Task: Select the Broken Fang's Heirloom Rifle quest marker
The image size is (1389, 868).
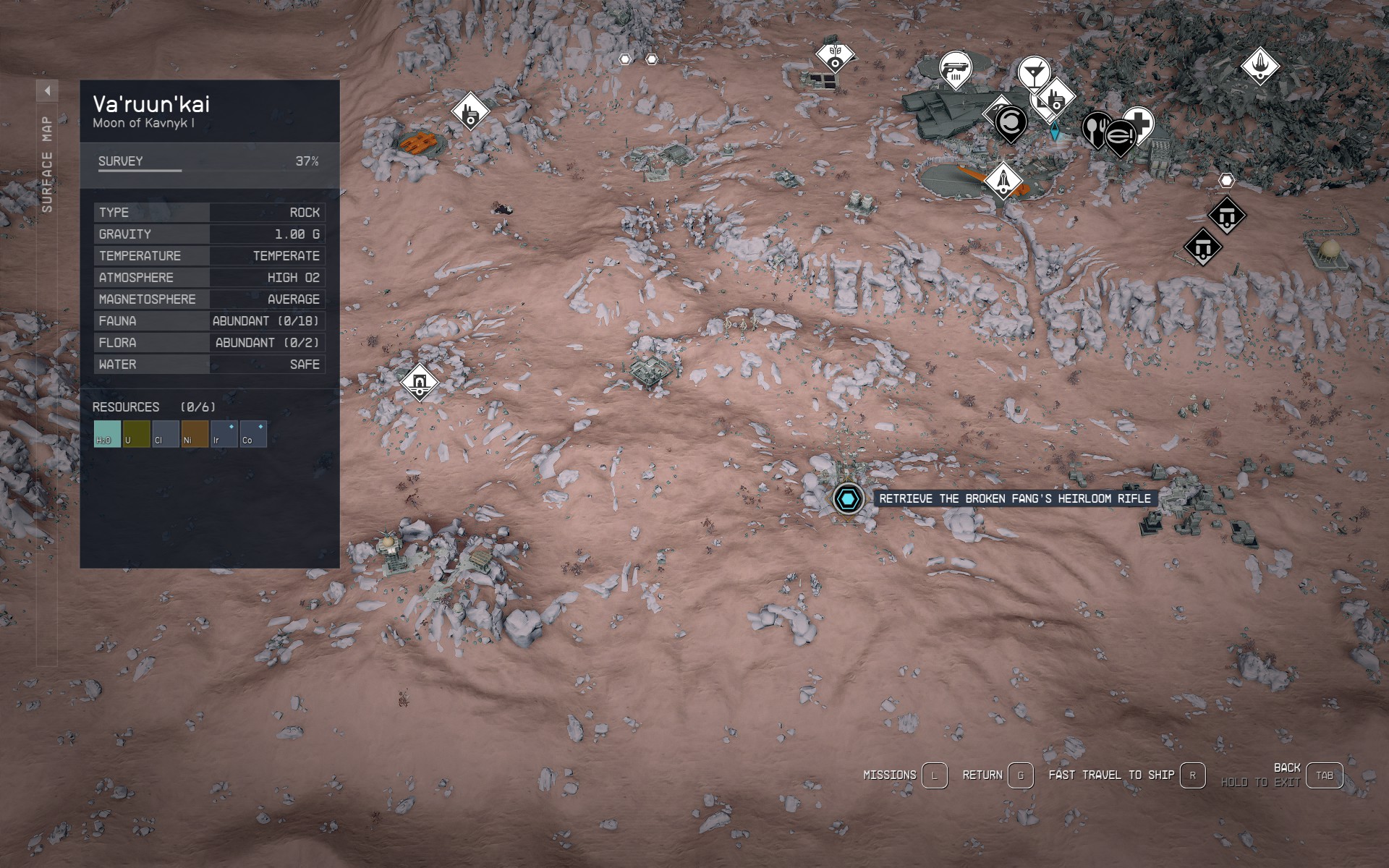Action: (846, 498)
